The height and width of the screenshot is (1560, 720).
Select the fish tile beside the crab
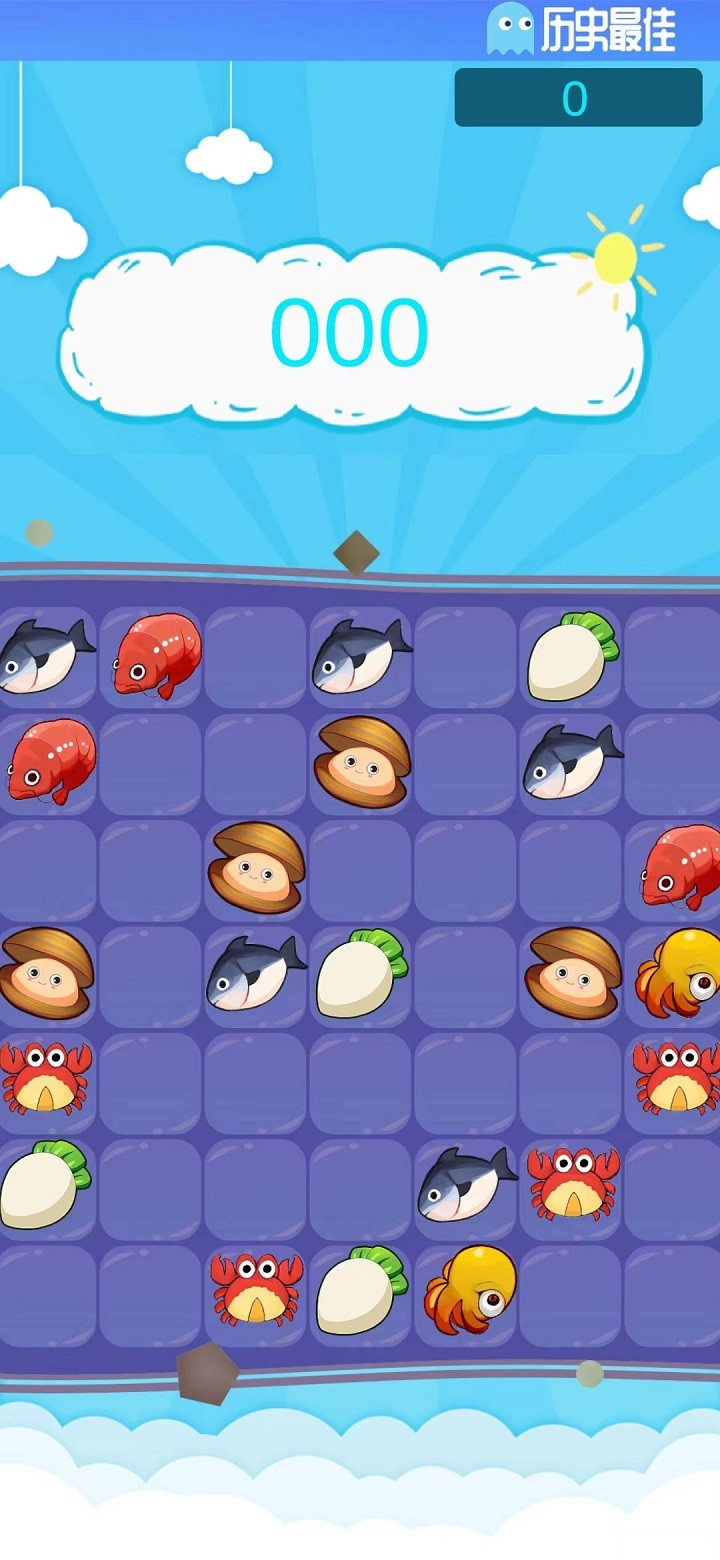pos(466,1183)
